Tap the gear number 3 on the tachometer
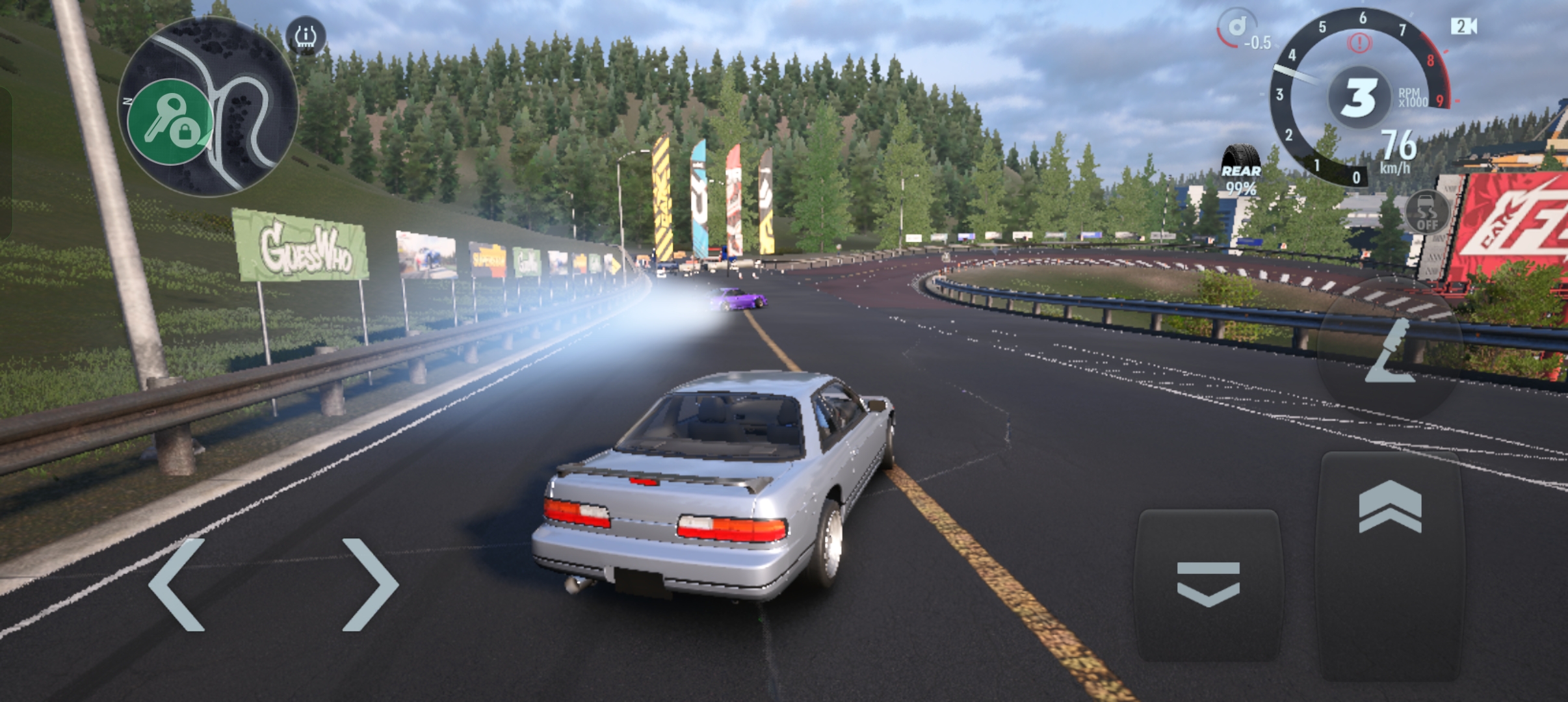This screenshot has height=702, width=1568. (x=1359, y=99)
